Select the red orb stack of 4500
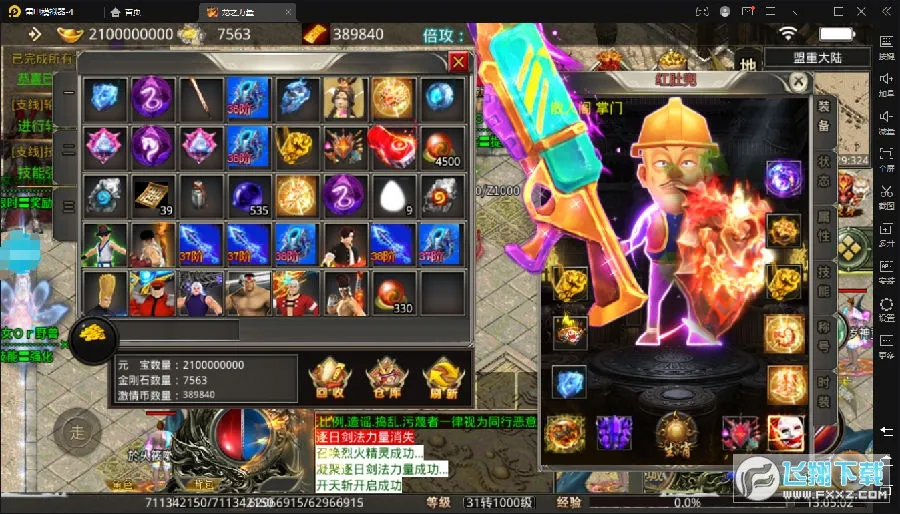Screen dimensions: 900x514 pos(441,147)
